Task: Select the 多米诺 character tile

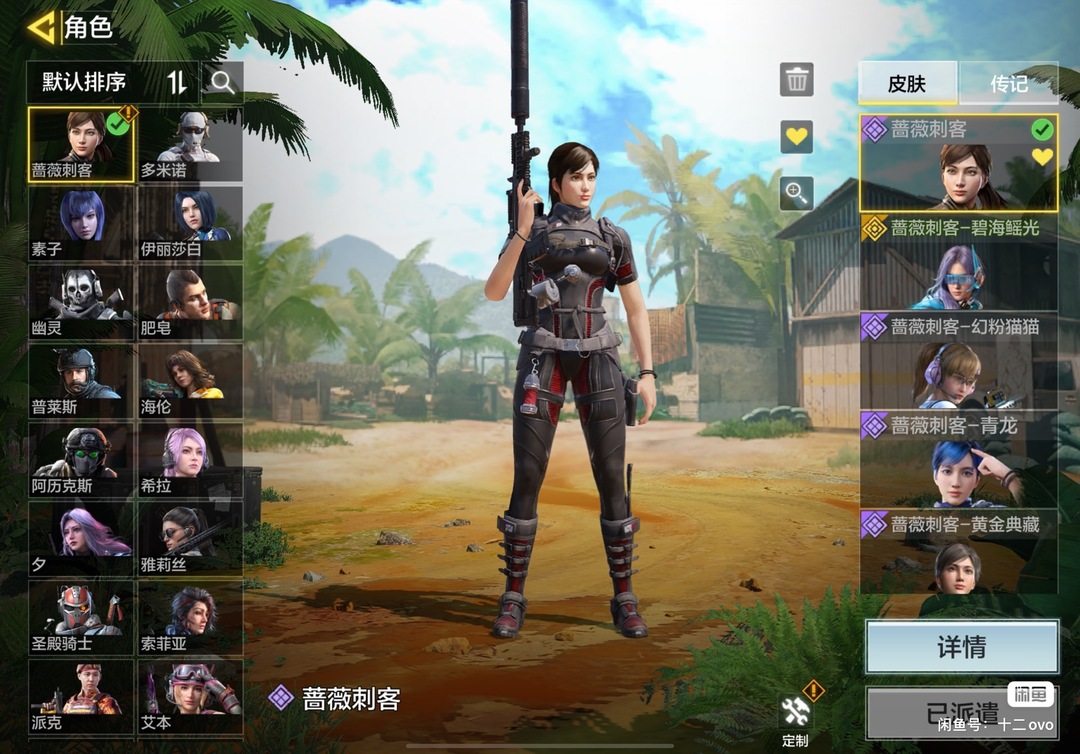Action: (x=190, y=145)
